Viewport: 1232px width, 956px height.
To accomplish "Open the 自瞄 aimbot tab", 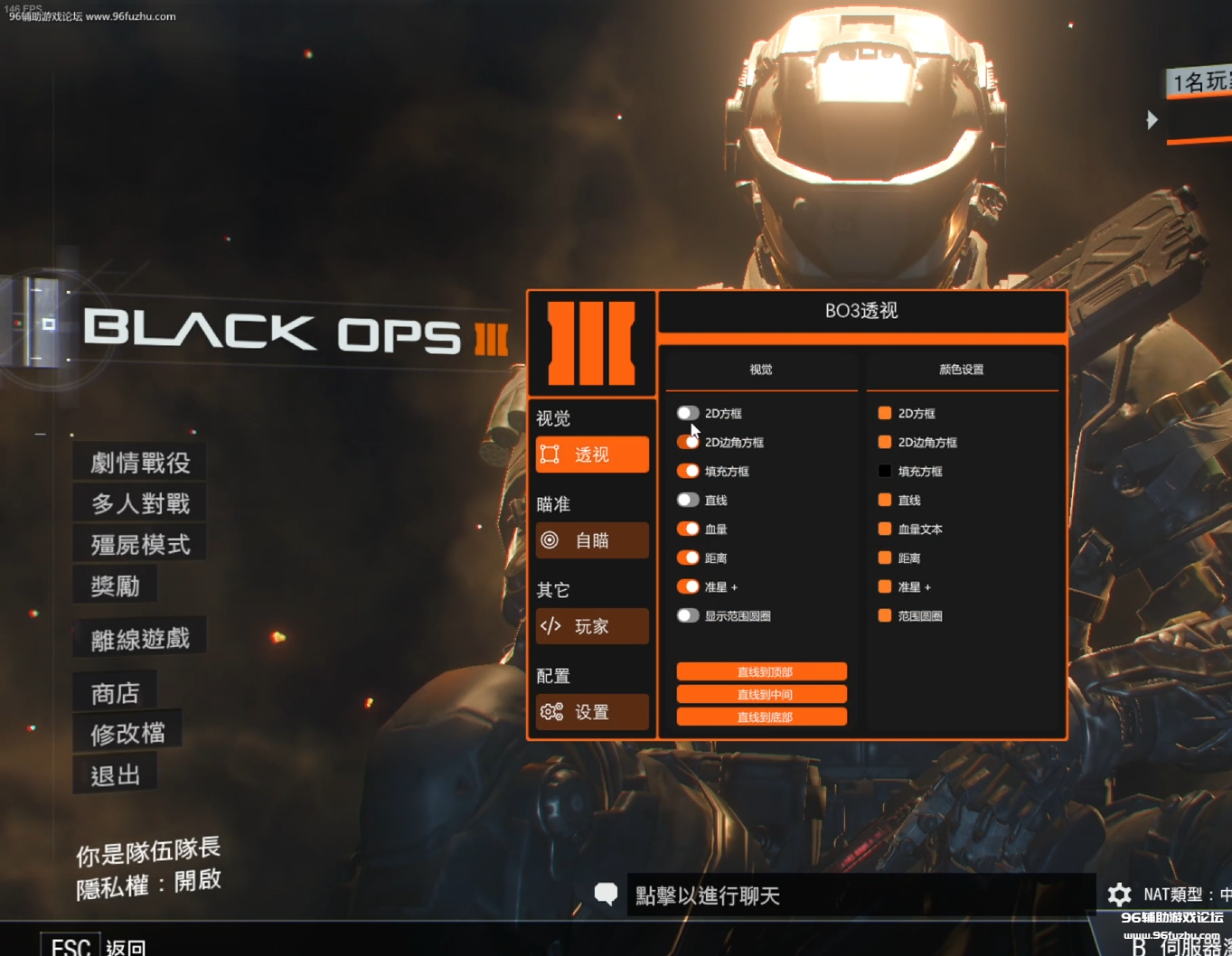I will (592, 540).
